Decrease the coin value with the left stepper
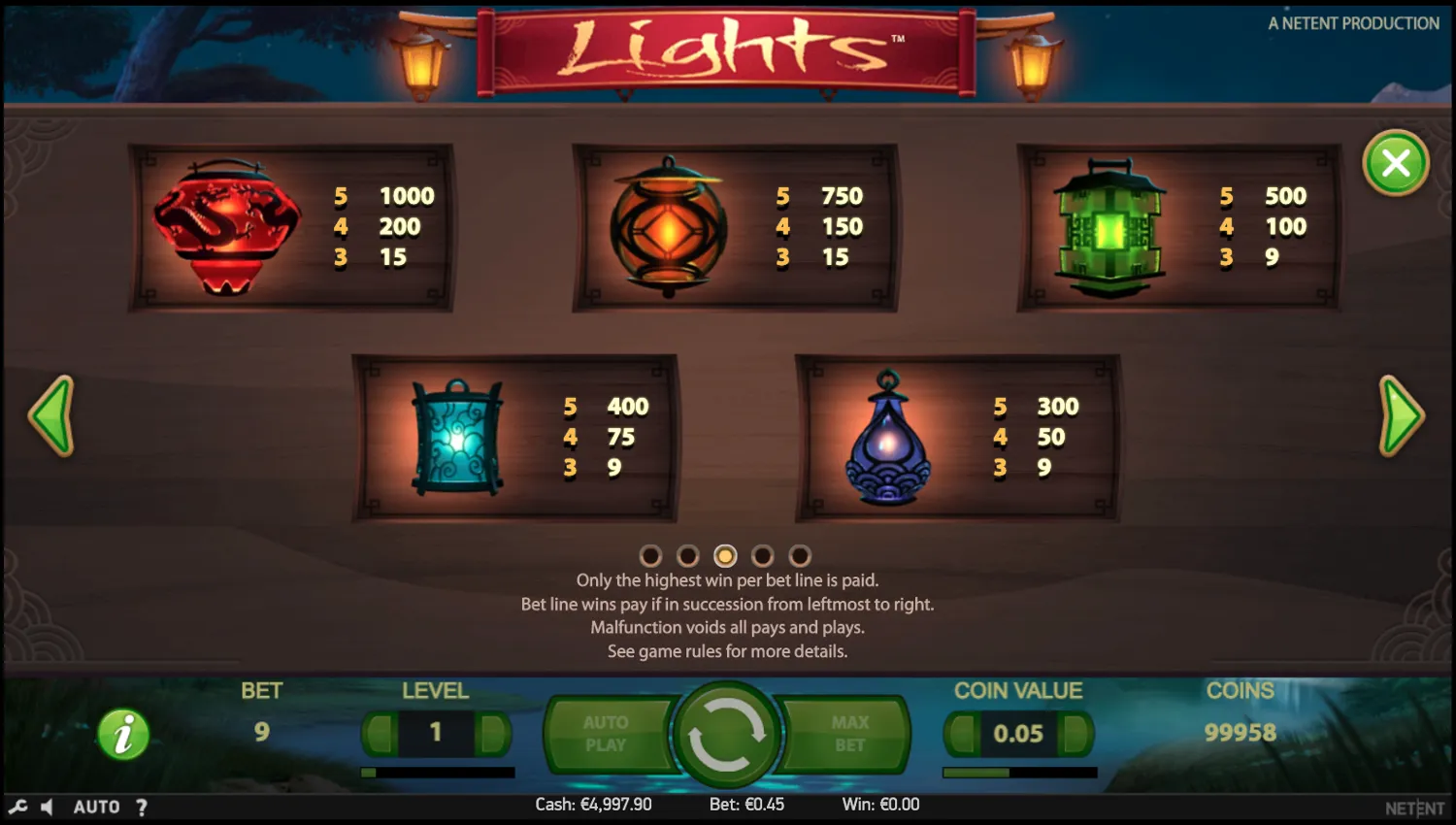This screenshot has width=1456, height=825. click(x=961, y=735)
